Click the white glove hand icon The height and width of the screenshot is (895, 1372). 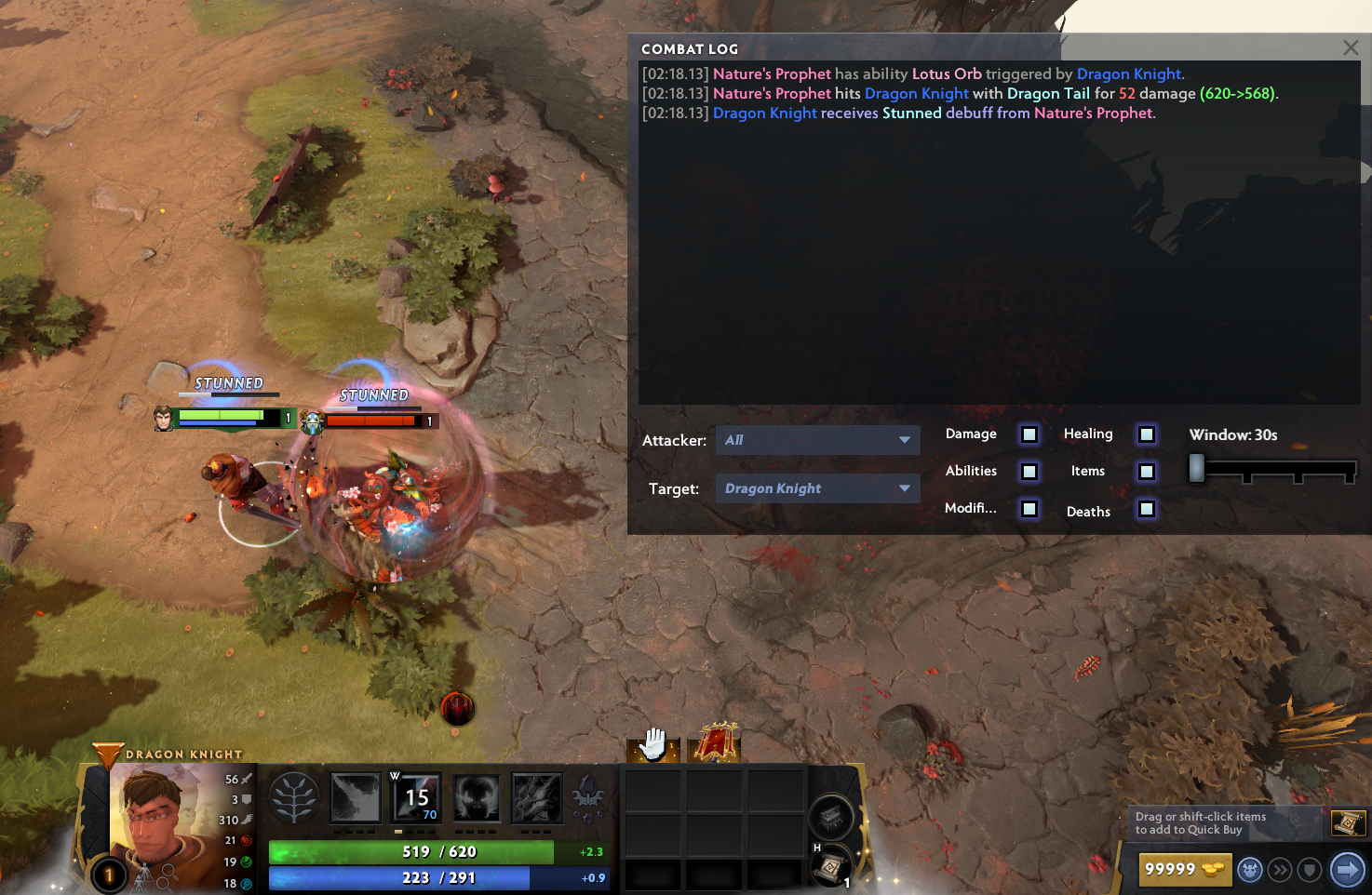pyautogui.click(x=653, y=744)
